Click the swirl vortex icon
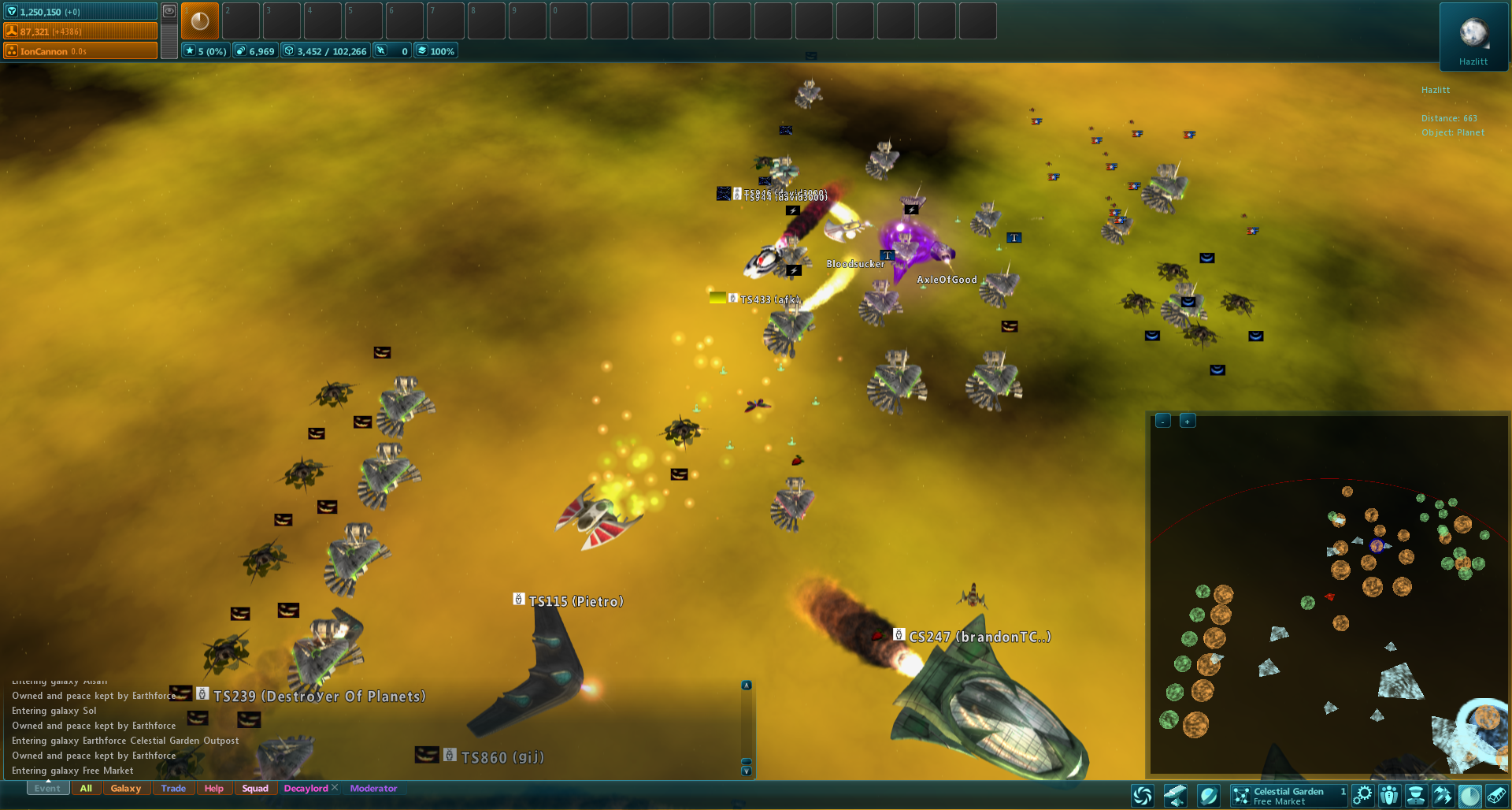 pyautogui.click(x=1143, y=796)
